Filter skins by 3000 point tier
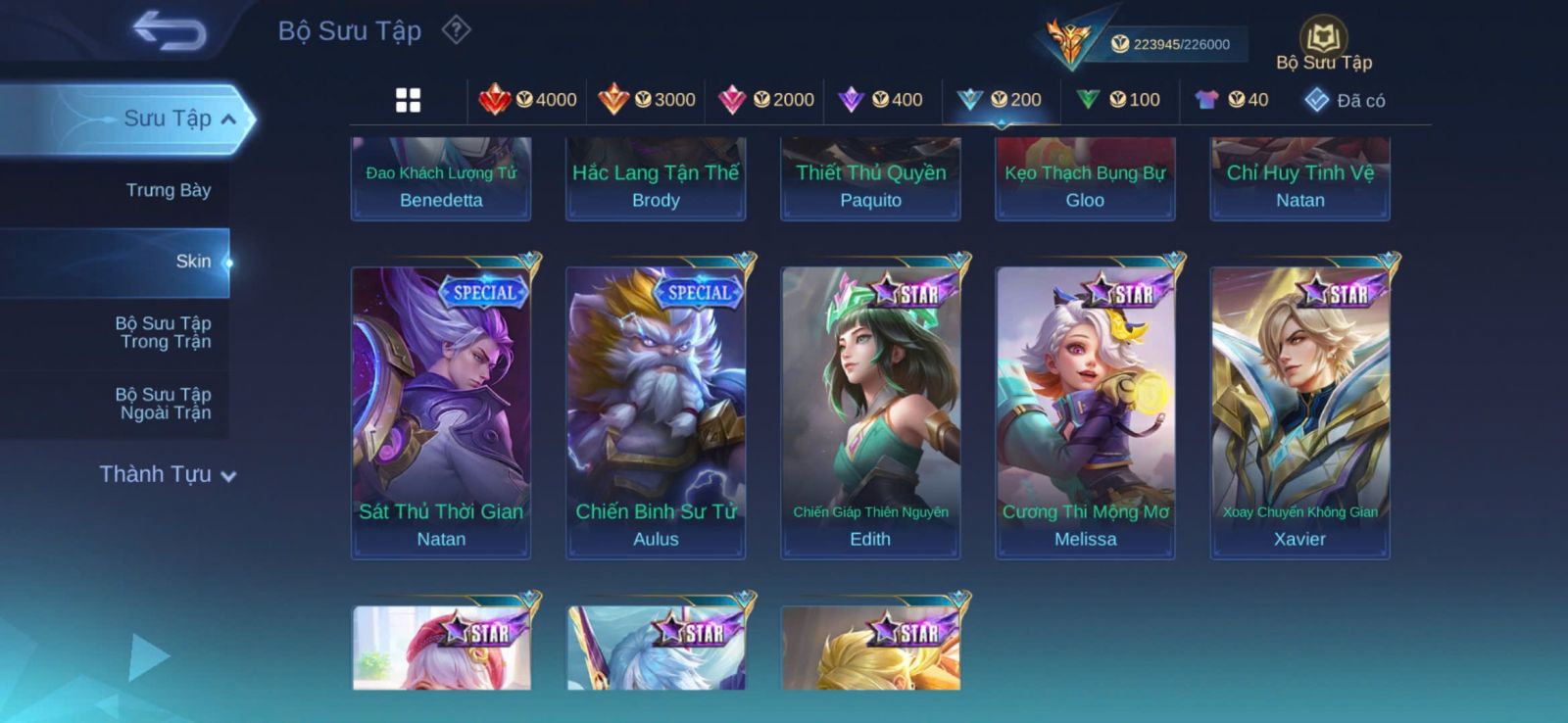 click(x=646, y=100)
